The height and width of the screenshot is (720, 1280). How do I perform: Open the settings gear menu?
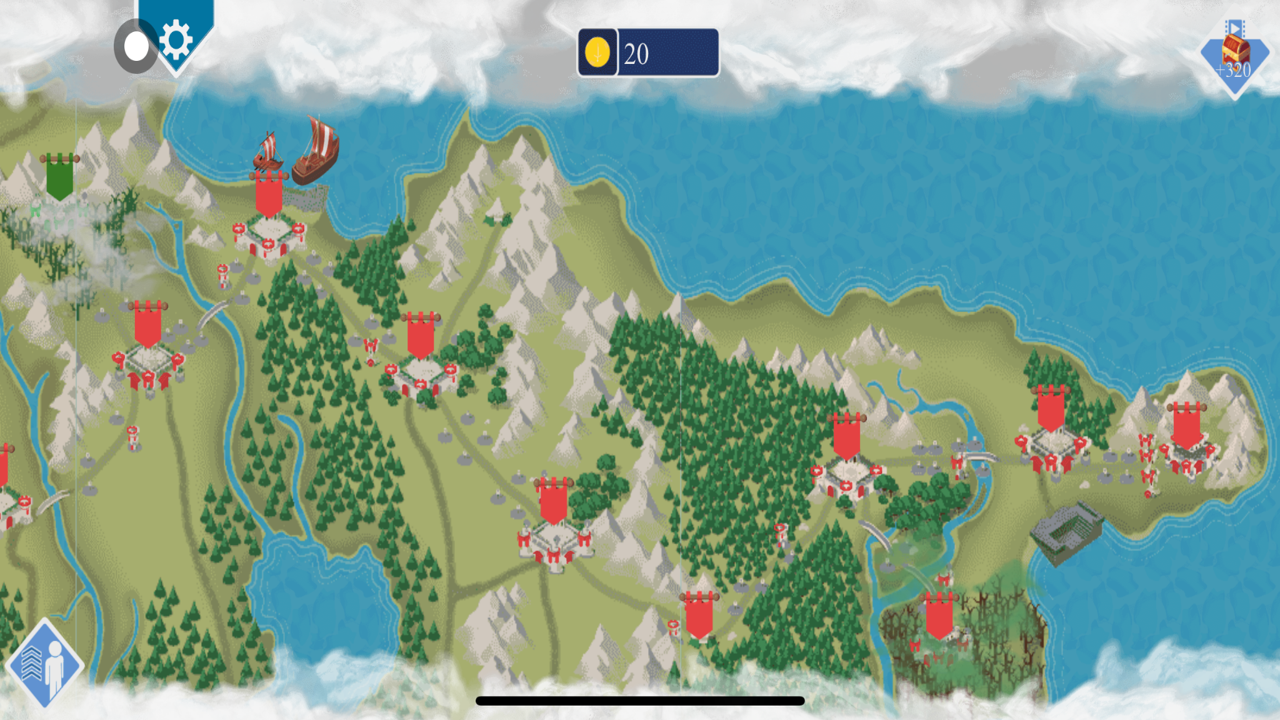(176, 41)
